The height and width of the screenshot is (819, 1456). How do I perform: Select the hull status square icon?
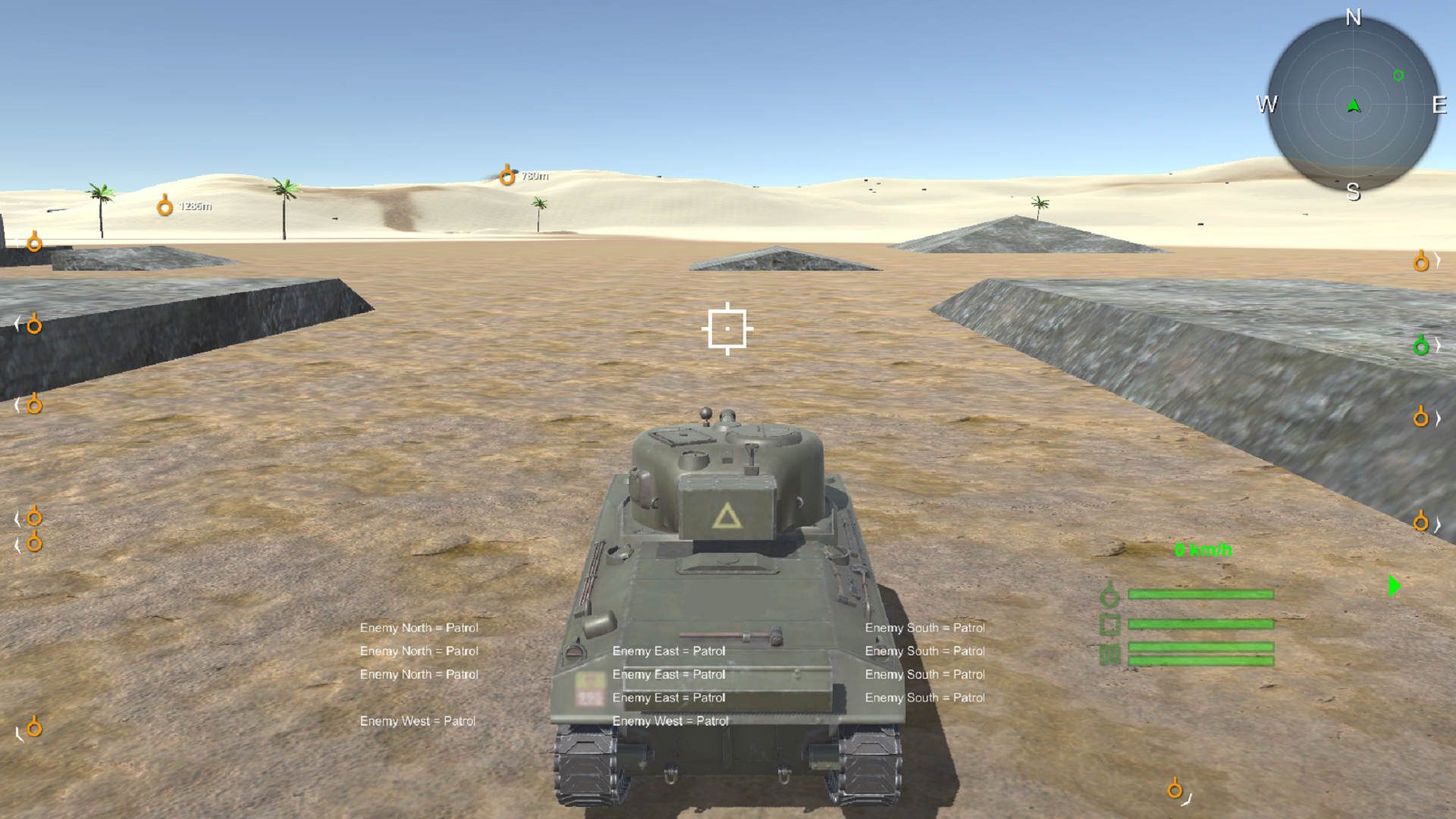pos(1109,625)
